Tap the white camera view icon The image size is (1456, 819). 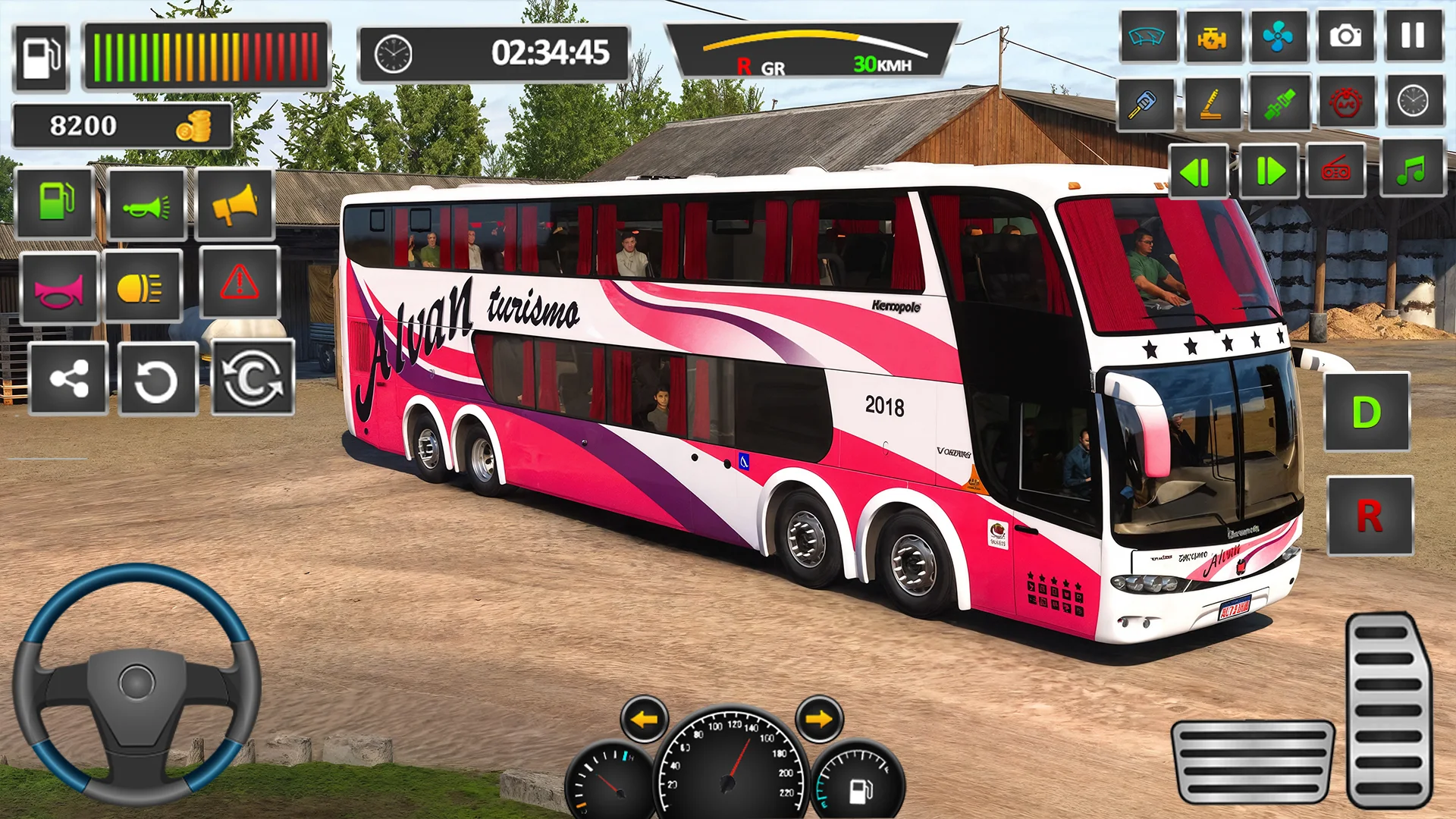click(1345, 36)
